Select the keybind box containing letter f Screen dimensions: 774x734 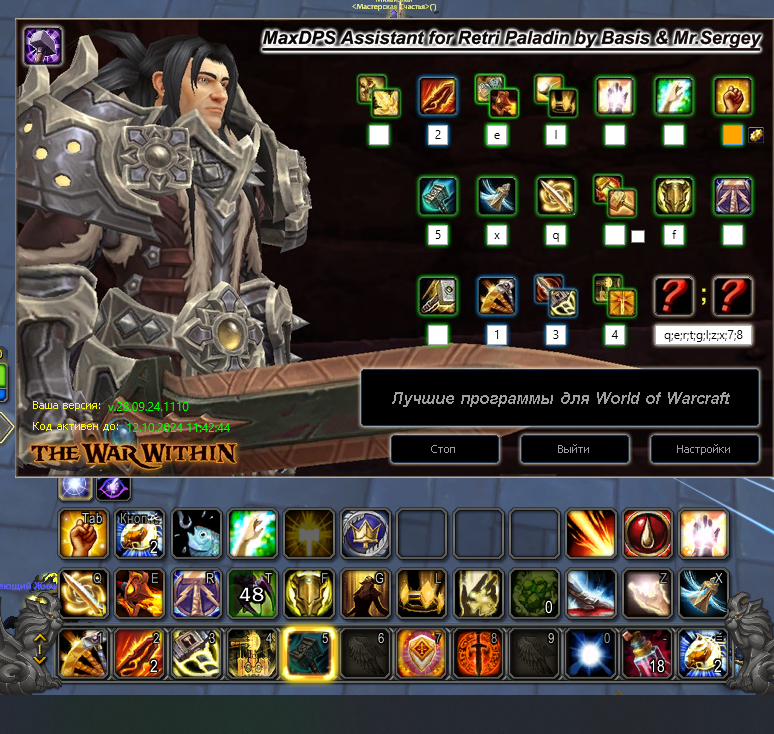click(x=673, y=235)
